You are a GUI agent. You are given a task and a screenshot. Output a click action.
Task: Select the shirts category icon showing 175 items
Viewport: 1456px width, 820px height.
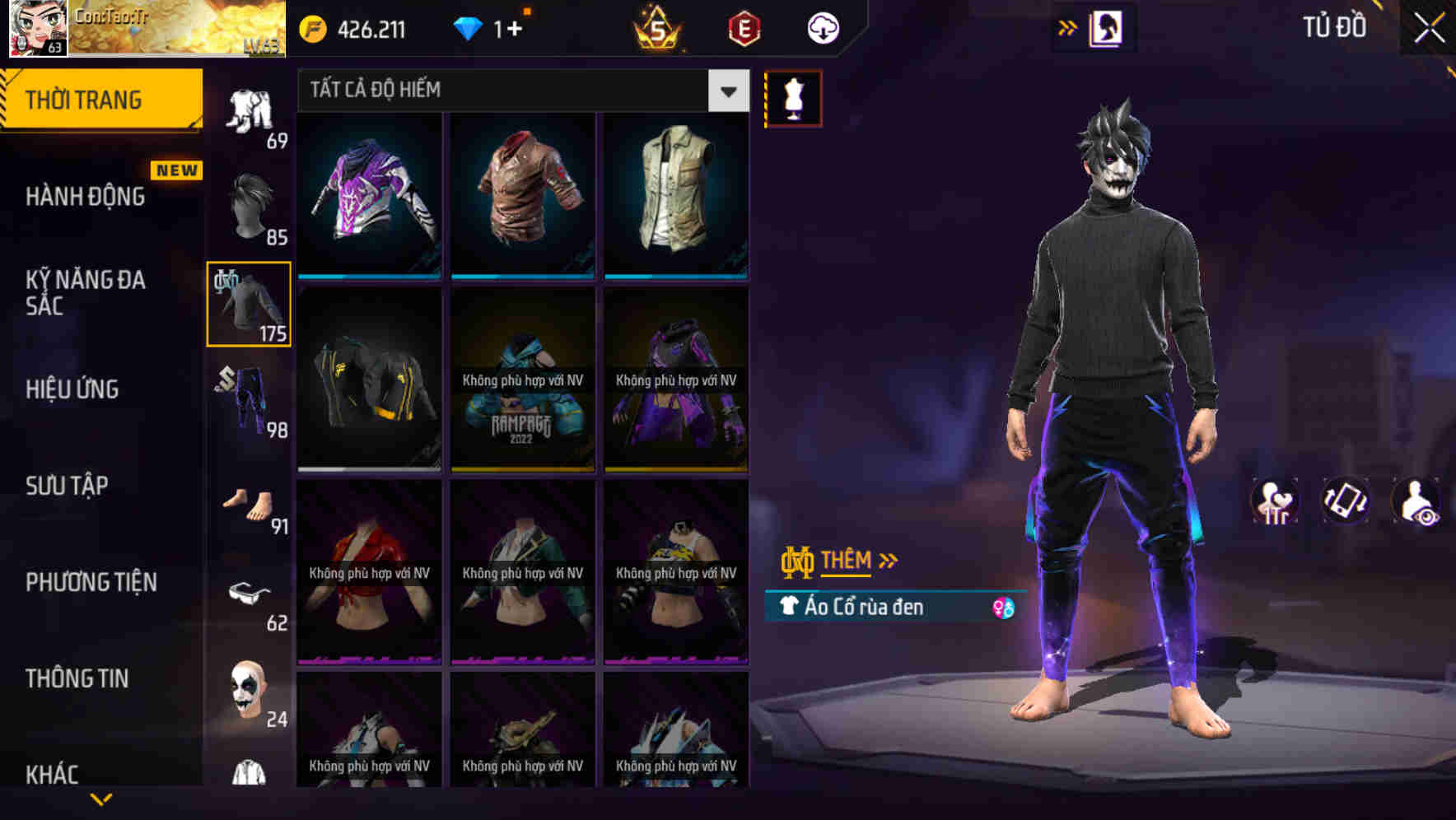(248, 305)
